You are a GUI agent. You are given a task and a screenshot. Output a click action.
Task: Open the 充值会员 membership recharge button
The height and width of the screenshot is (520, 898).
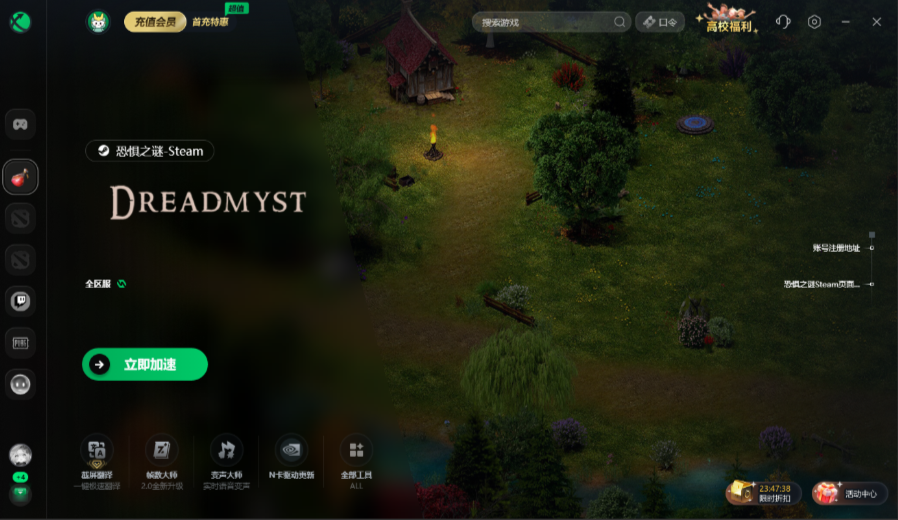click(155, 21)
